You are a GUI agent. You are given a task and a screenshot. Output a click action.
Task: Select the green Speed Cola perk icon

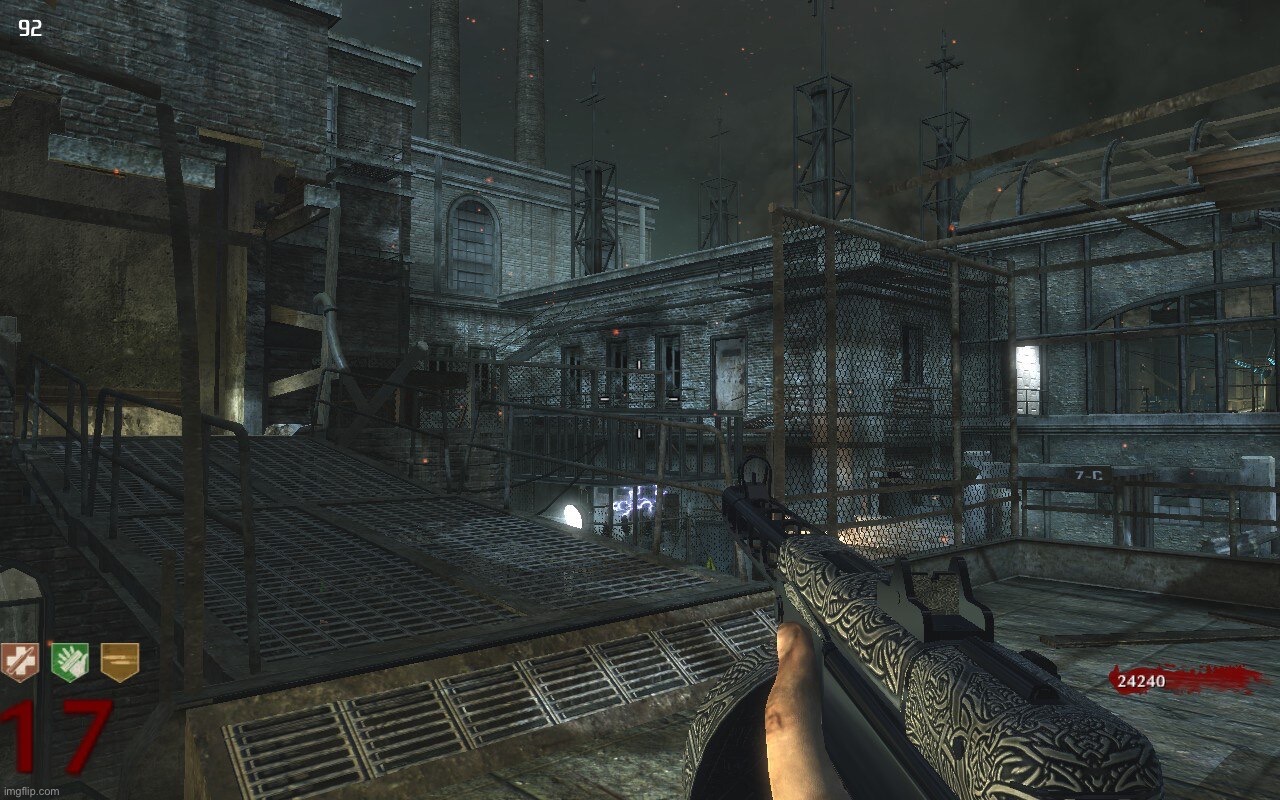pos(70,662)
